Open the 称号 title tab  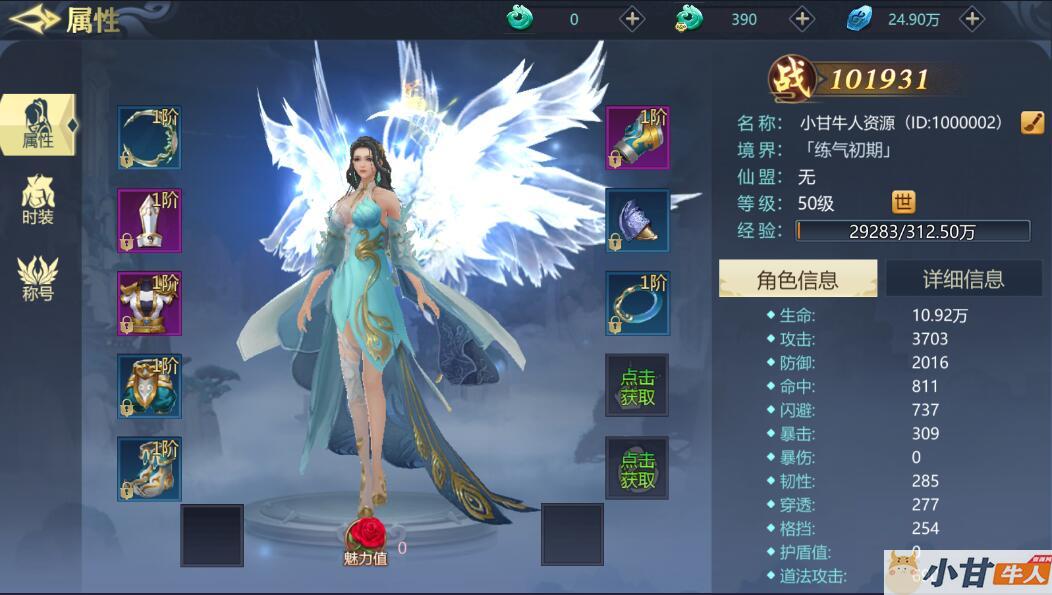pos(38,278)
